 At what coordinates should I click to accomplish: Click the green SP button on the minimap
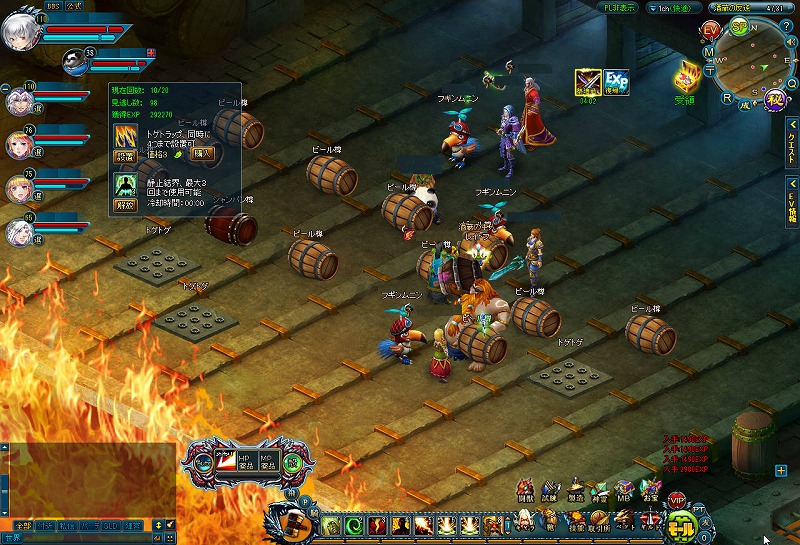coord(739,28)
